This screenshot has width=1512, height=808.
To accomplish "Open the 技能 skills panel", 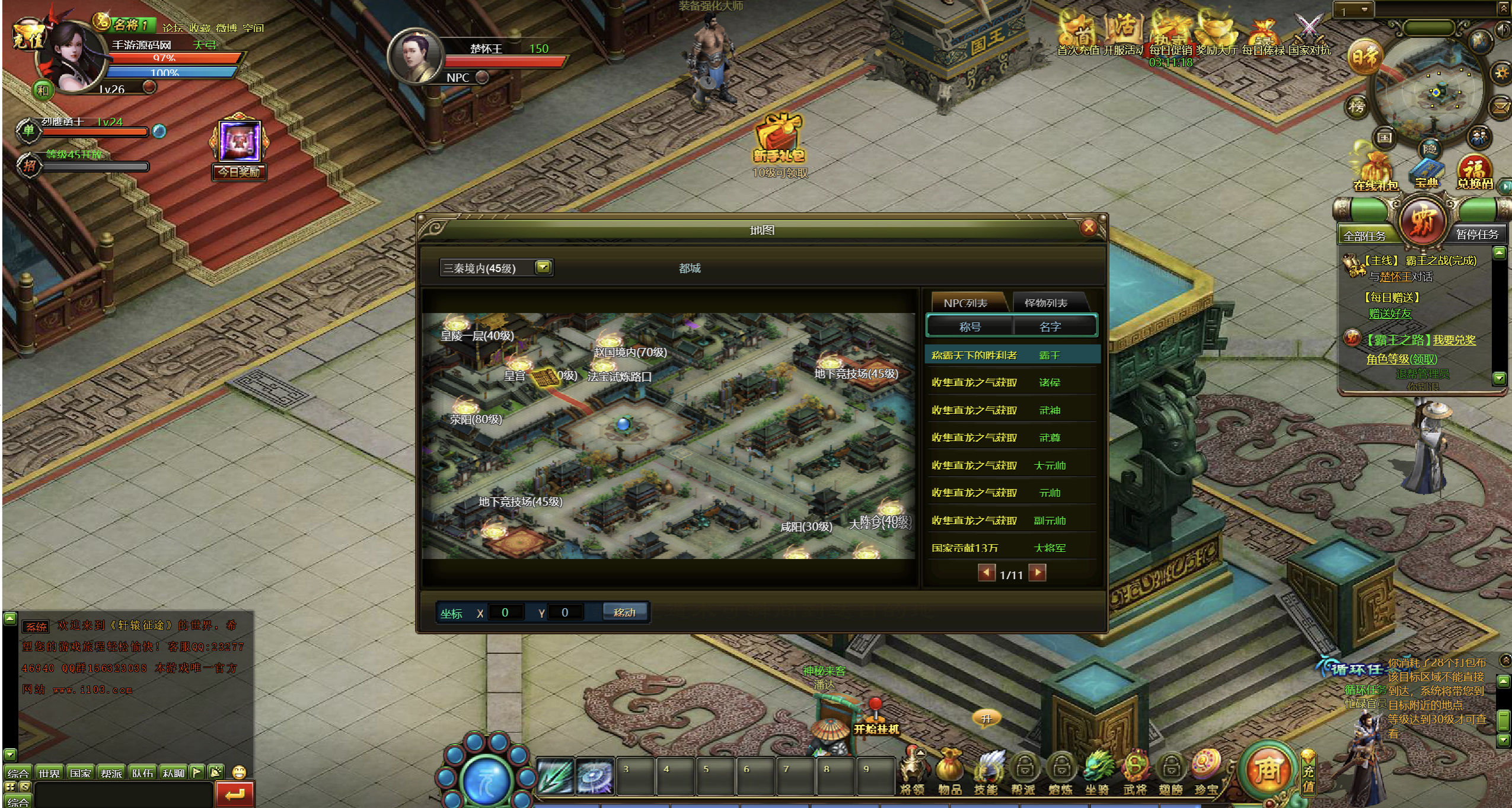I will pos(986,770).
